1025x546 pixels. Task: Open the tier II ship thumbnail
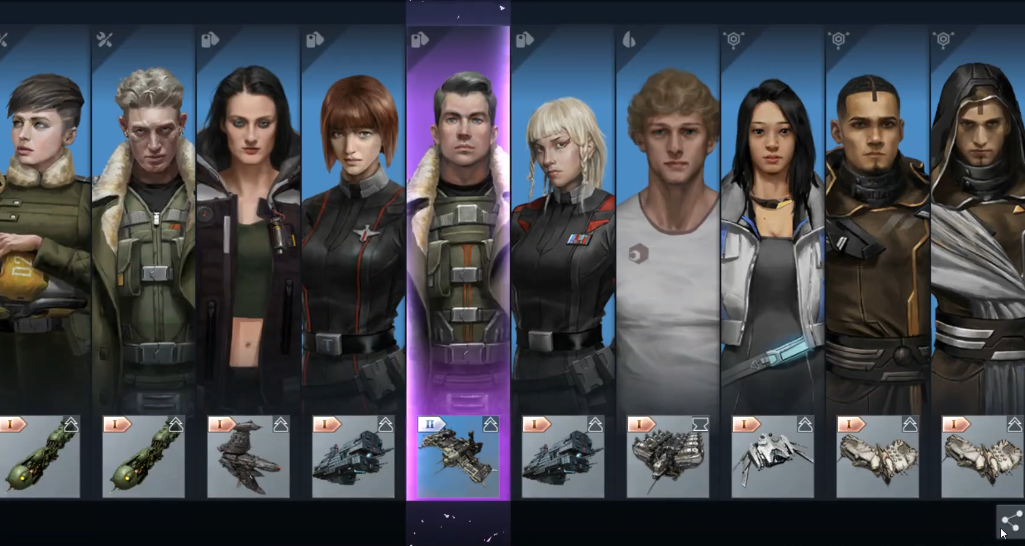[458, 457]
